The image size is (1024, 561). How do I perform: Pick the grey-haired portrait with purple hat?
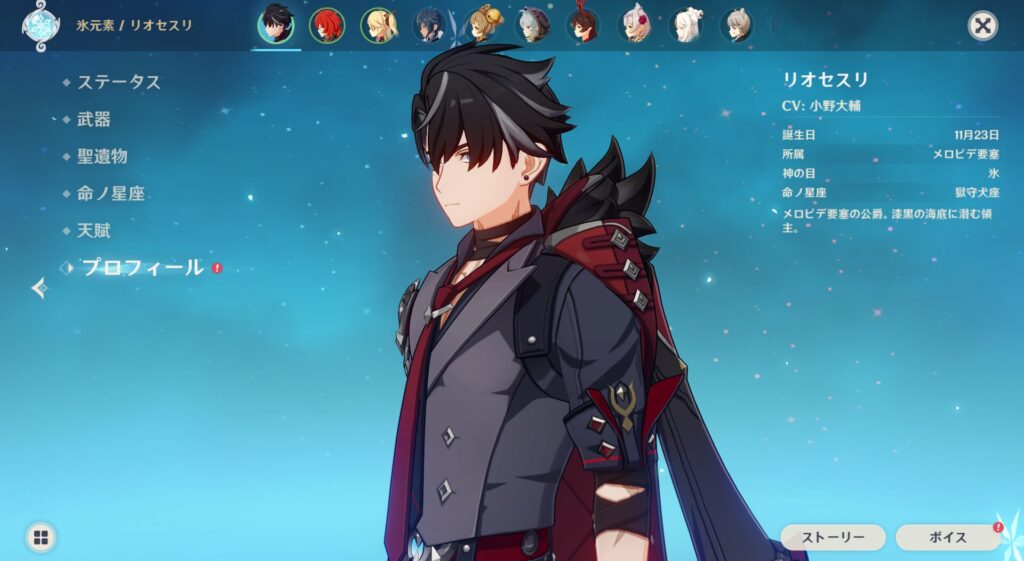pos(533,25)
